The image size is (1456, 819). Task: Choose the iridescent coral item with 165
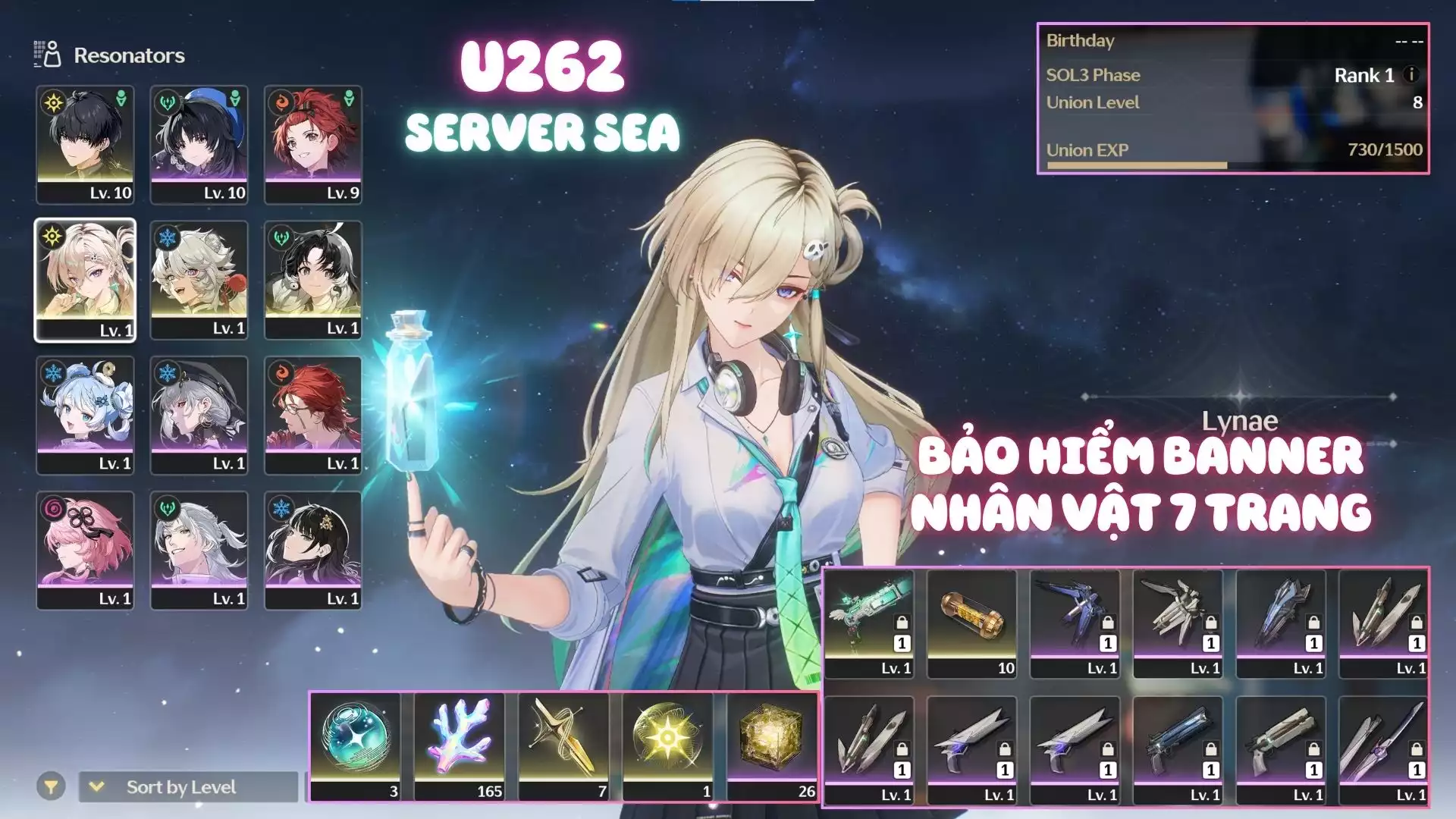(460, 745)
